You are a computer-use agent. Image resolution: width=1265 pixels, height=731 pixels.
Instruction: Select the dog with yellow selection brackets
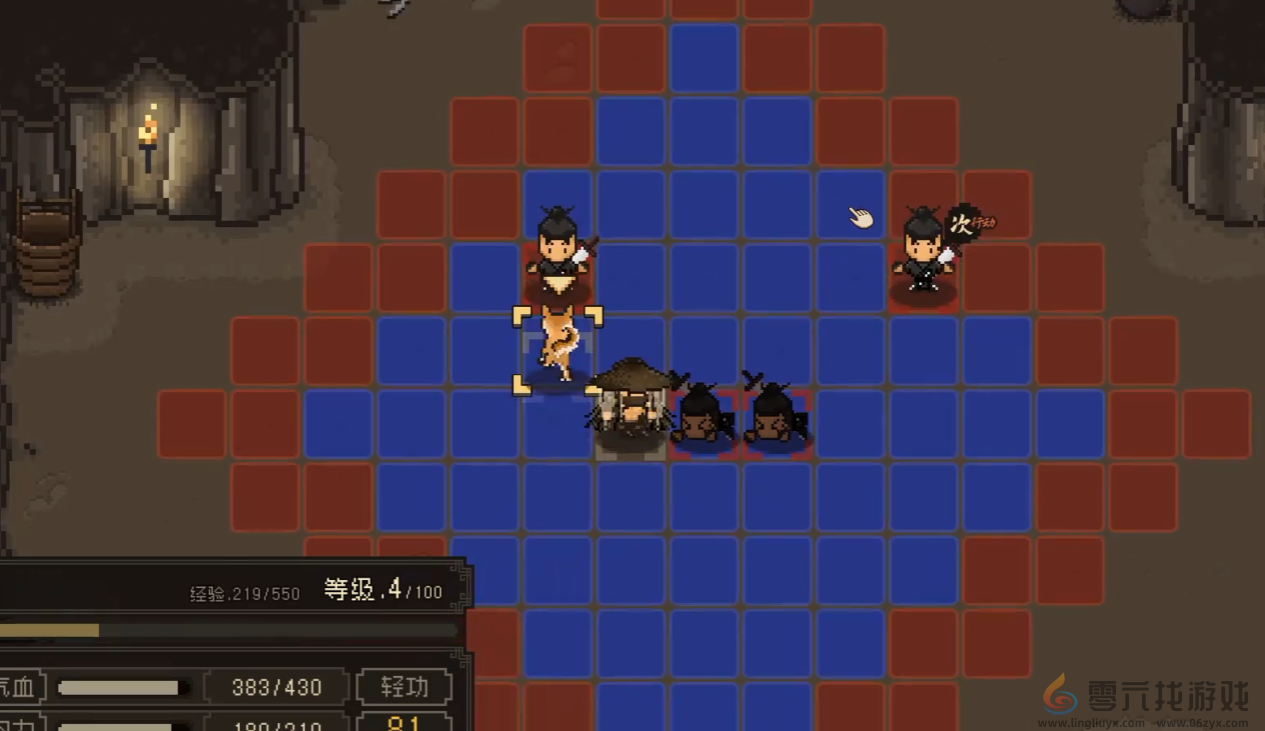pos(558,347)
